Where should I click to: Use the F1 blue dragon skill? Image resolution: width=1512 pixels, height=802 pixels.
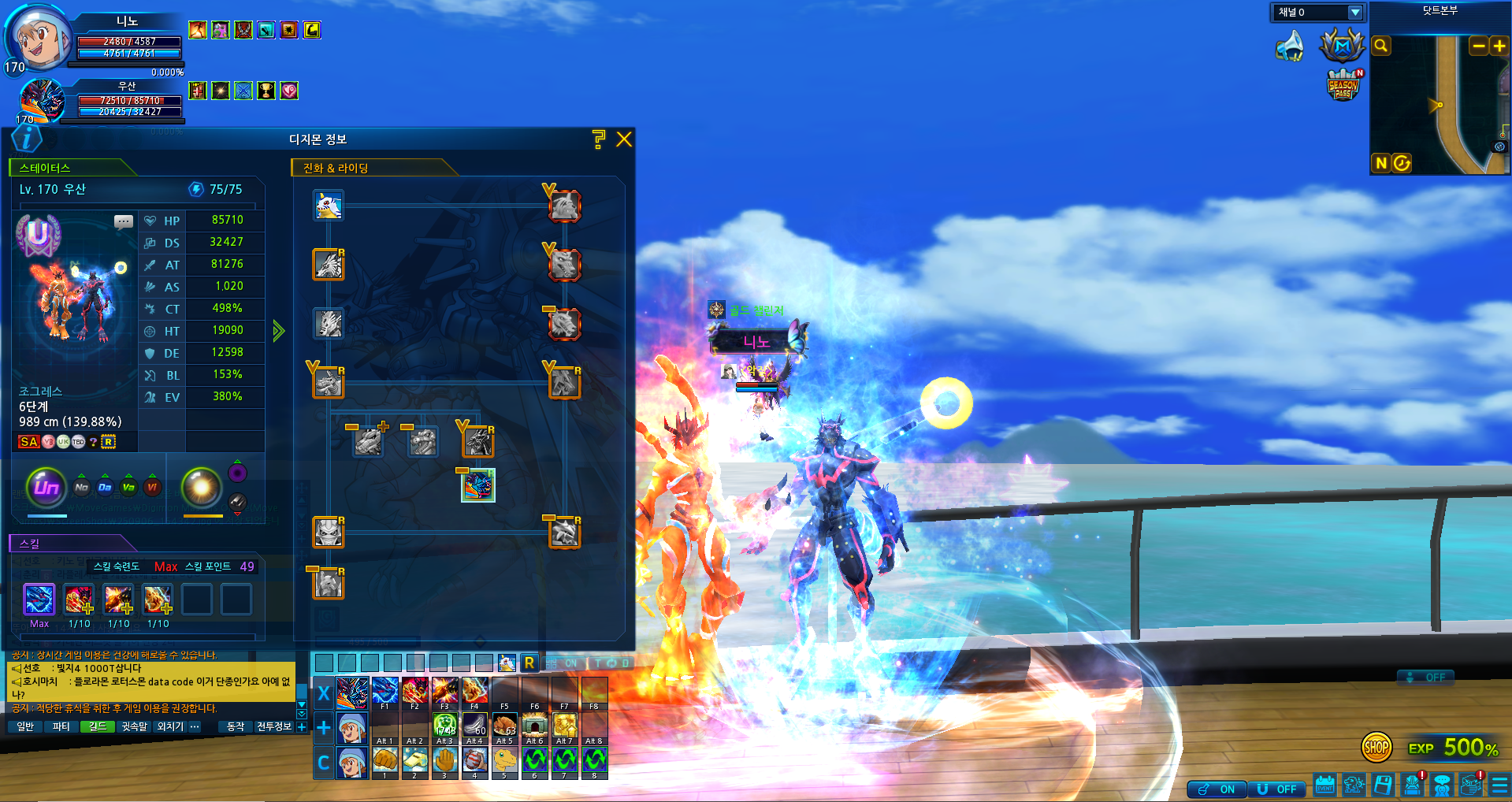[x=385, y=691]
